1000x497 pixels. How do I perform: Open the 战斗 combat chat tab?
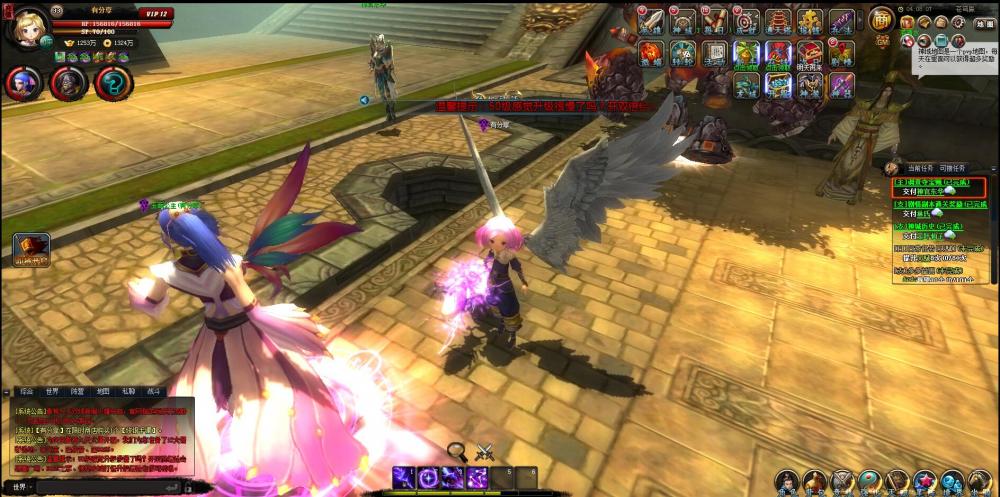(154, 392)
